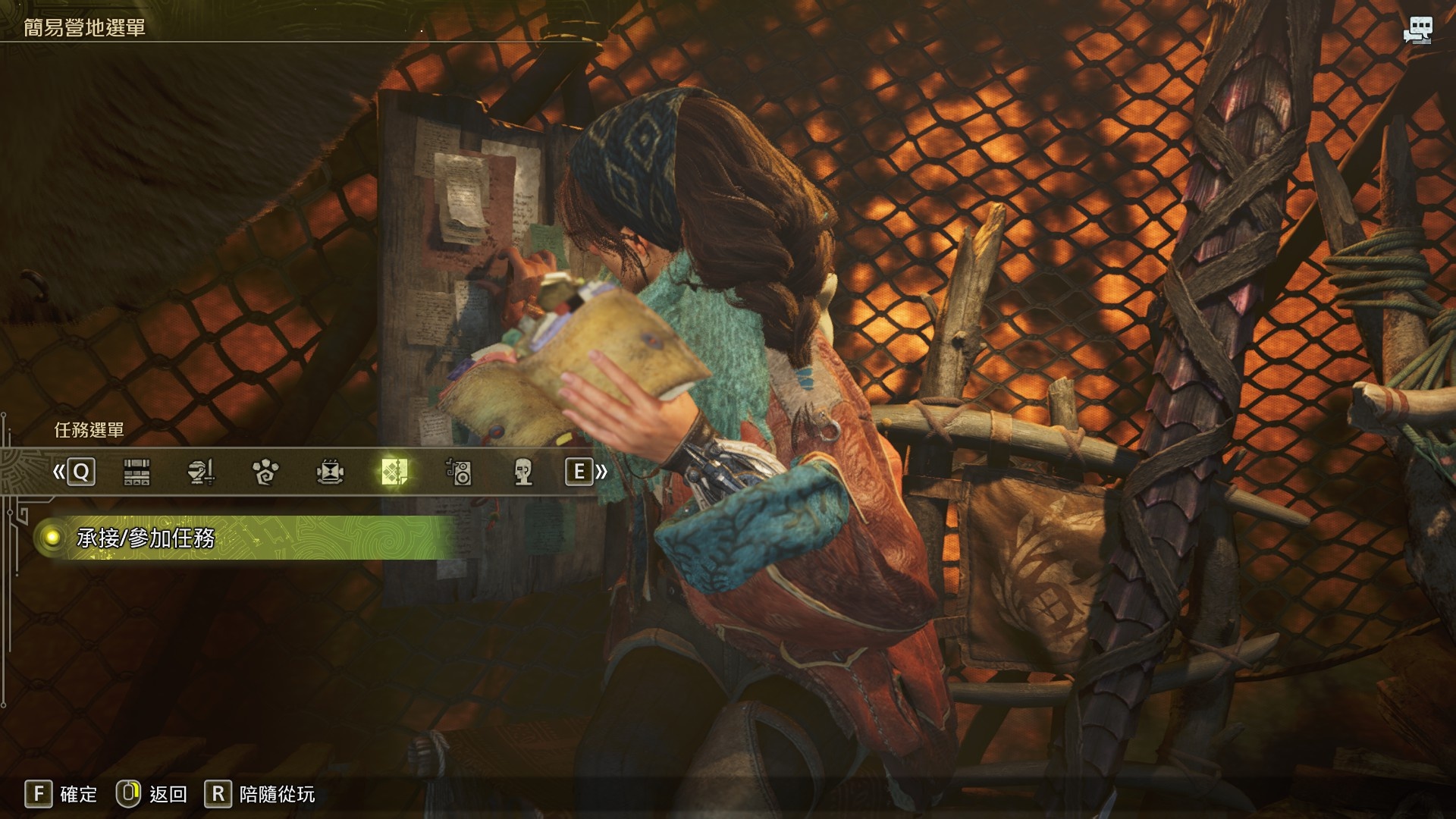The image size is (1456, 819).
Task: Open the helmet and sword equipment tab
Action: 201,472
